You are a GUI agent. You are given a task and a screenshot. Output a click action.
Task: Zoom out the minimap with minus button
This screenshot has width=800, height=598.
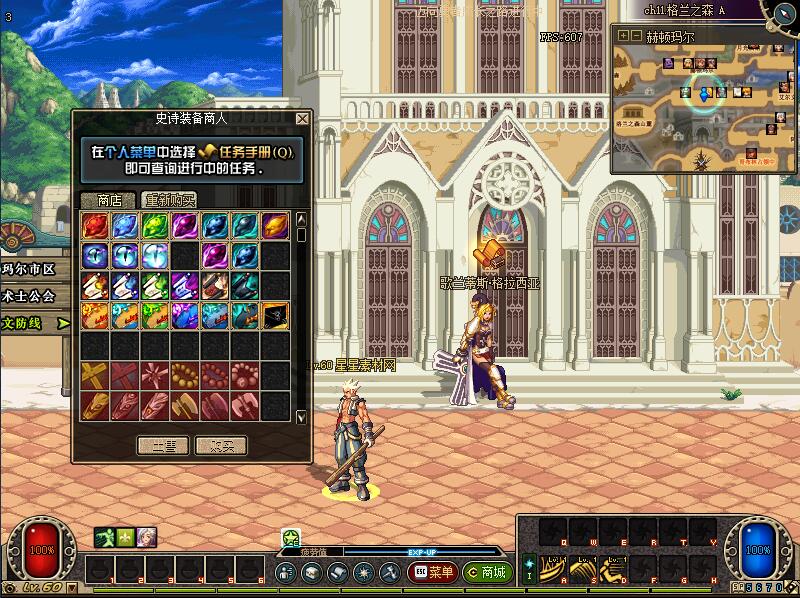tap(636, 35)
